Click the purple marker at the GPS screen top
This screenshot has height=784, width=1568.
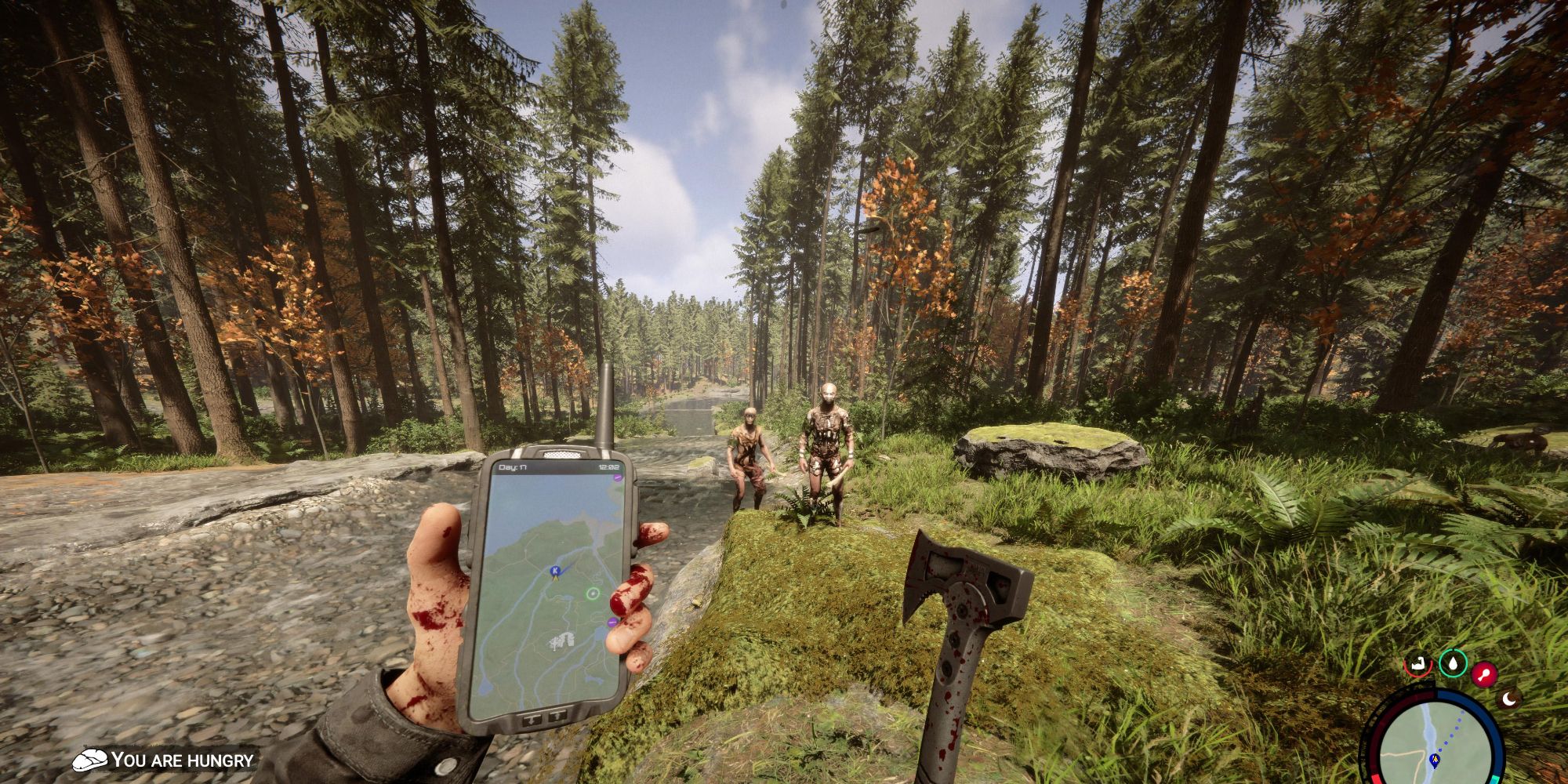point(617,477)
